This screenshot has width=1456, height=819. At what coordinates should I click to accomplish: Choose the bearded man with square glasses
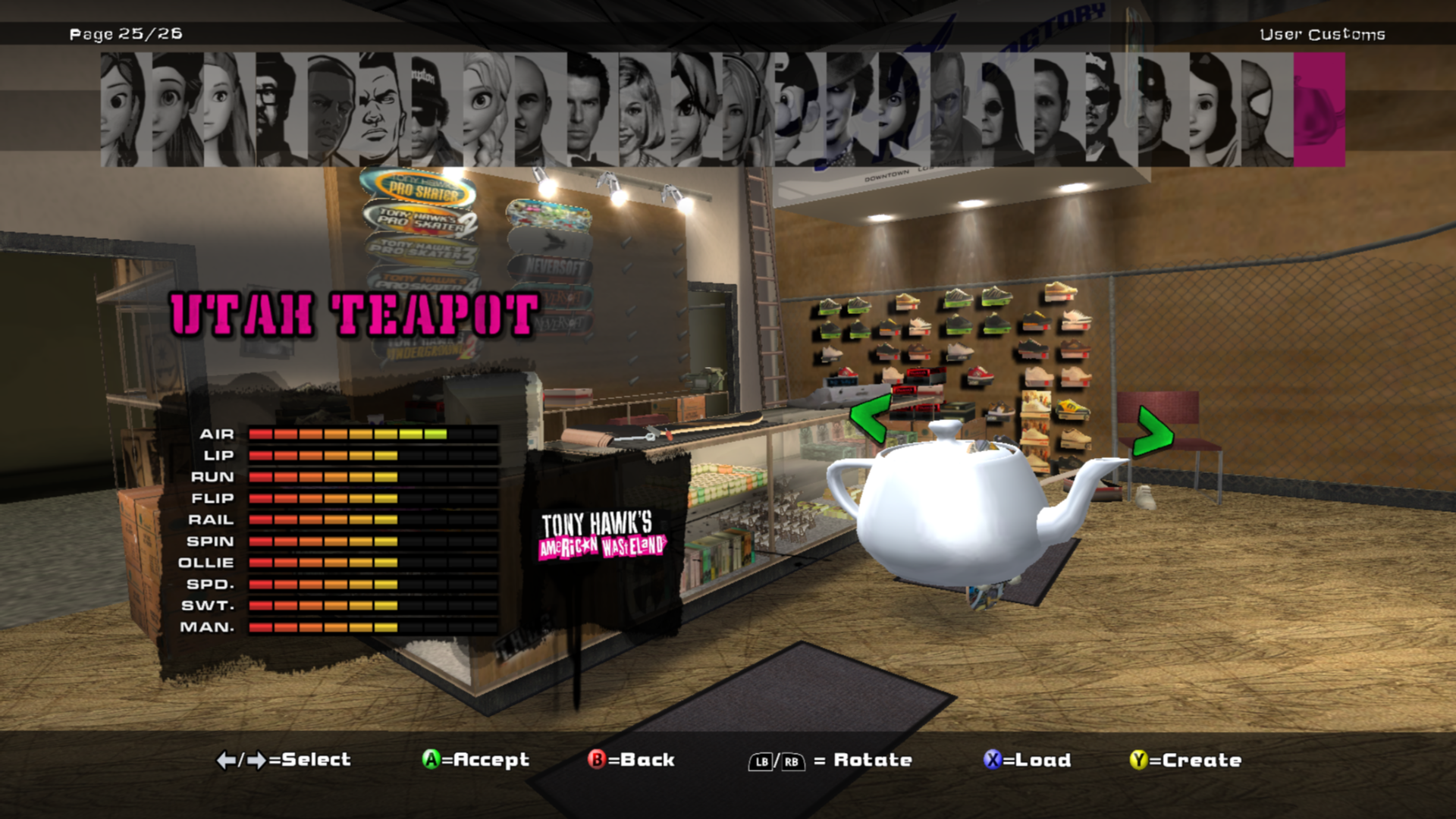point(281,110)
